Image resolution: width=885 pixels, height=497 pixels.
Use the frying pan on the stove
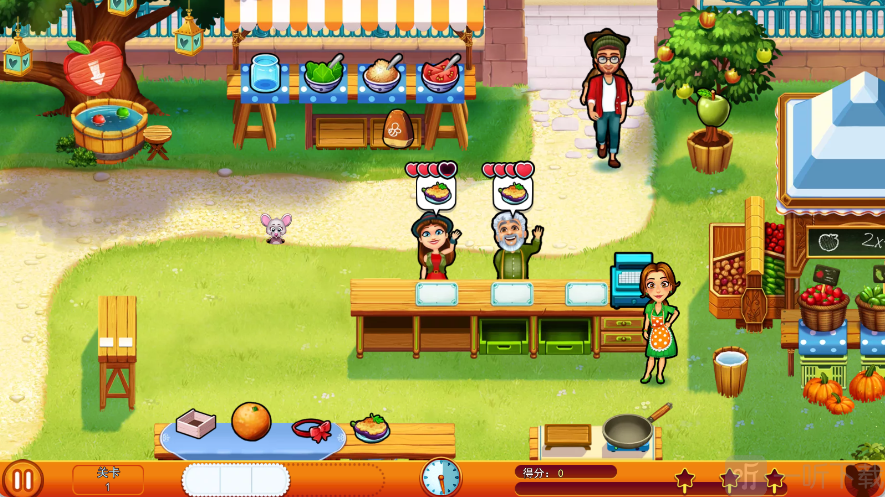630,430
